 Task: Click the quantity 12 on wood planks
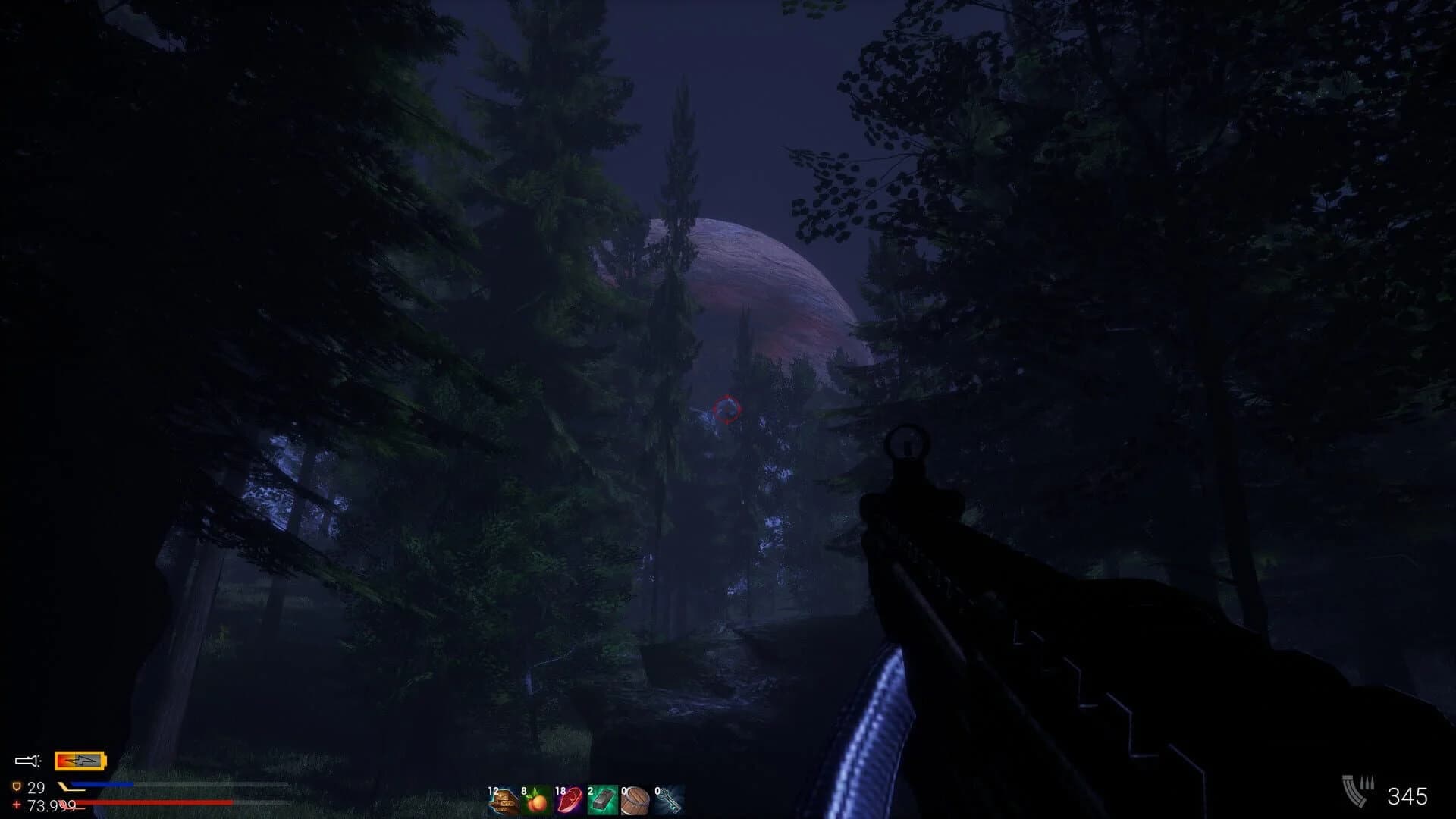point(494,791)
